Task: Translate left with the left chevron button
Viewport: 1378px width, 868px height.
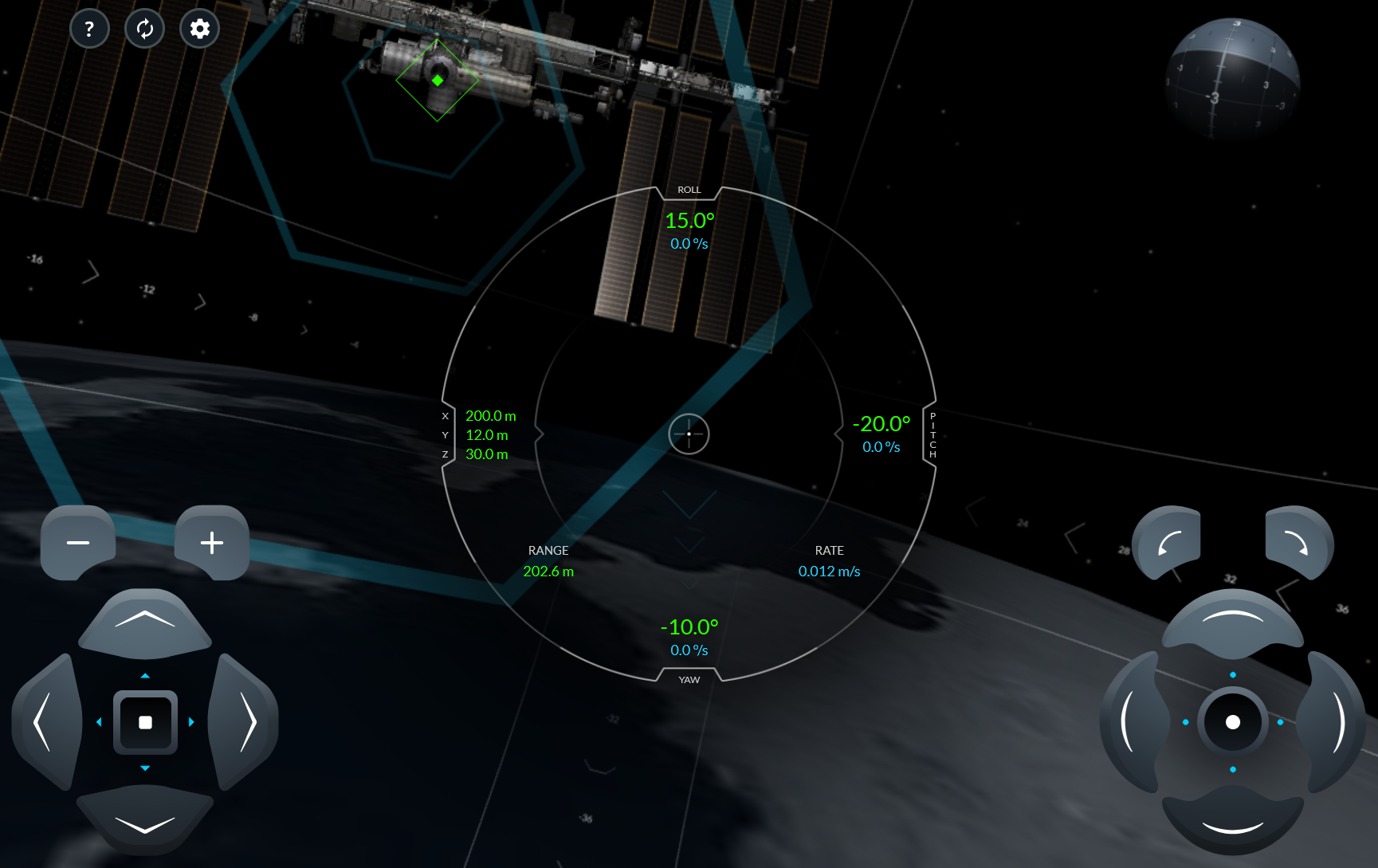Action: click(x=45, y=722)
